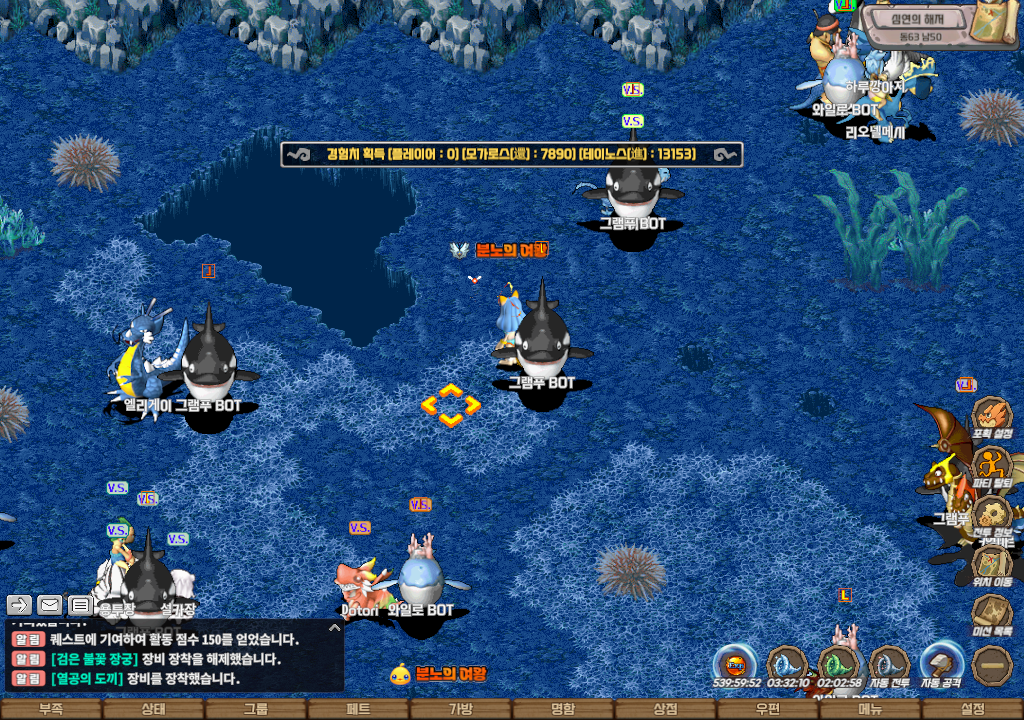Click the 파티 탈퇴 leave party icon
Image resolution: width=1024 pixels, height=720 pixels.
point(992,466)
